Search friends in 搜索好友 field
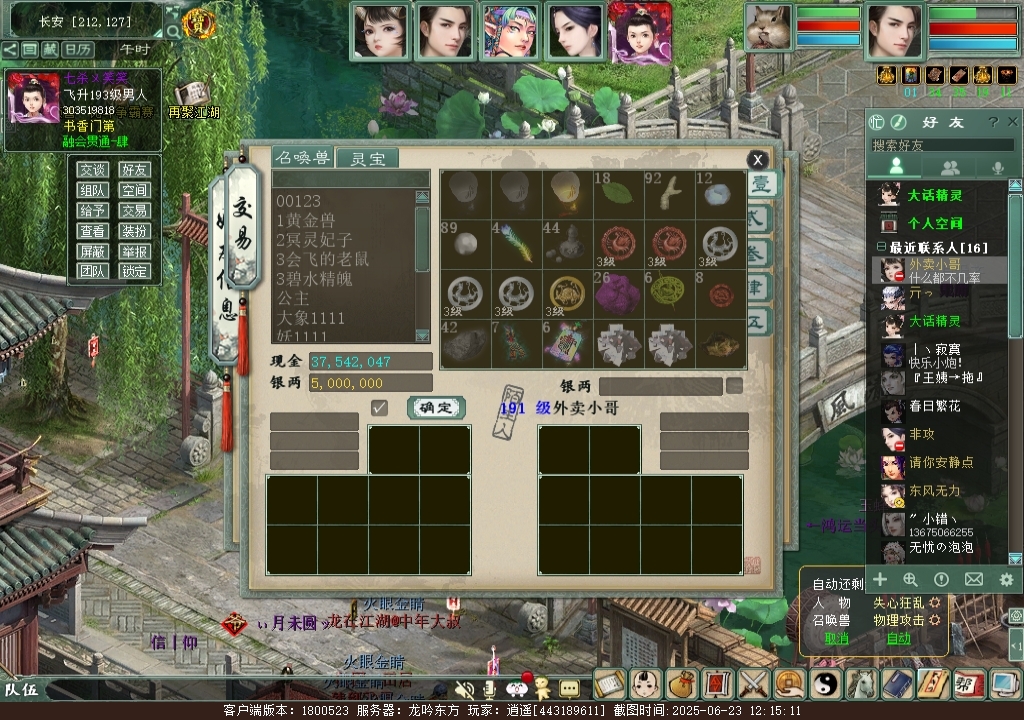 (940, 145)
